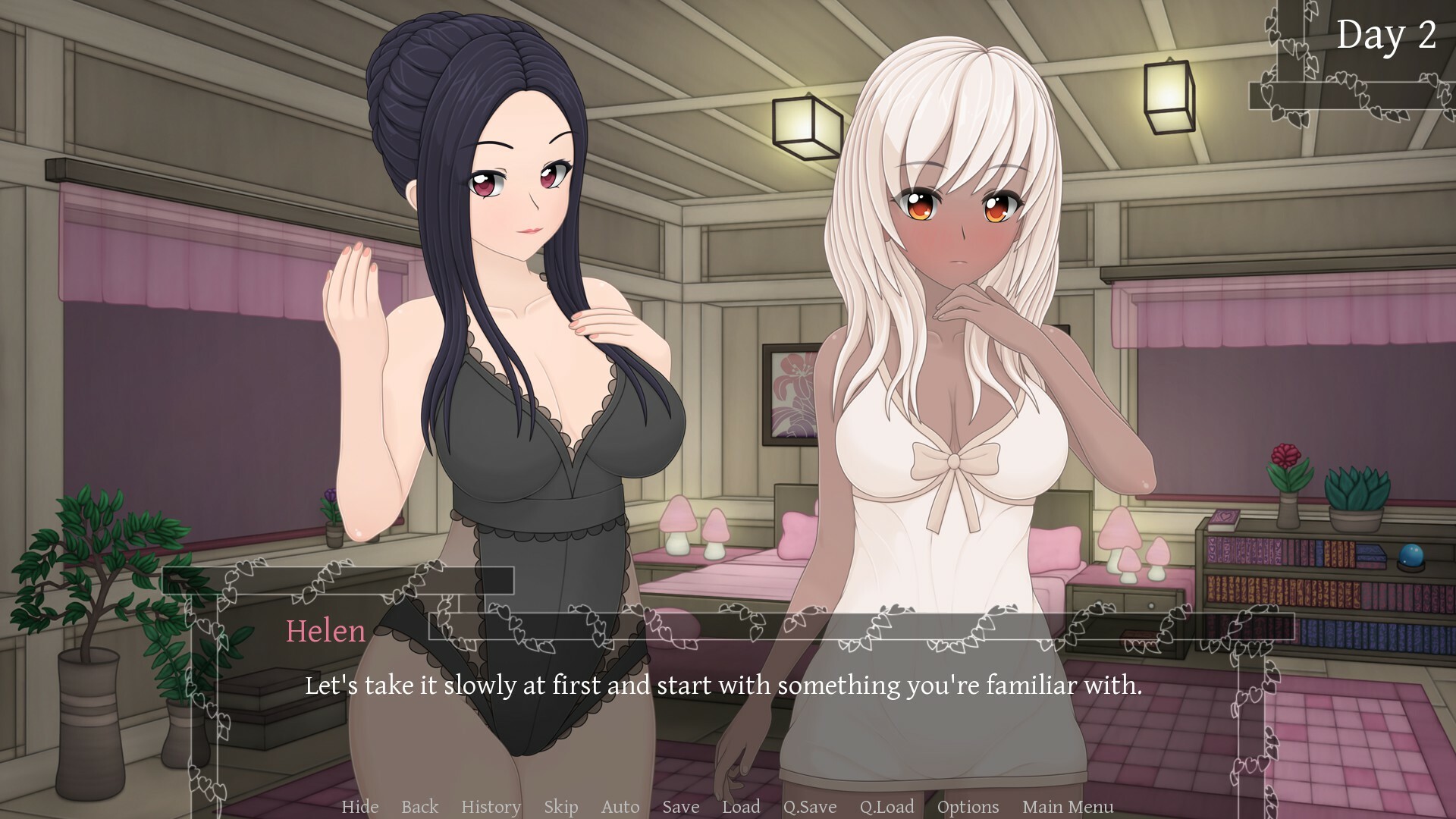Open the Options menu

pyautogui.click(x=967, y=807)
